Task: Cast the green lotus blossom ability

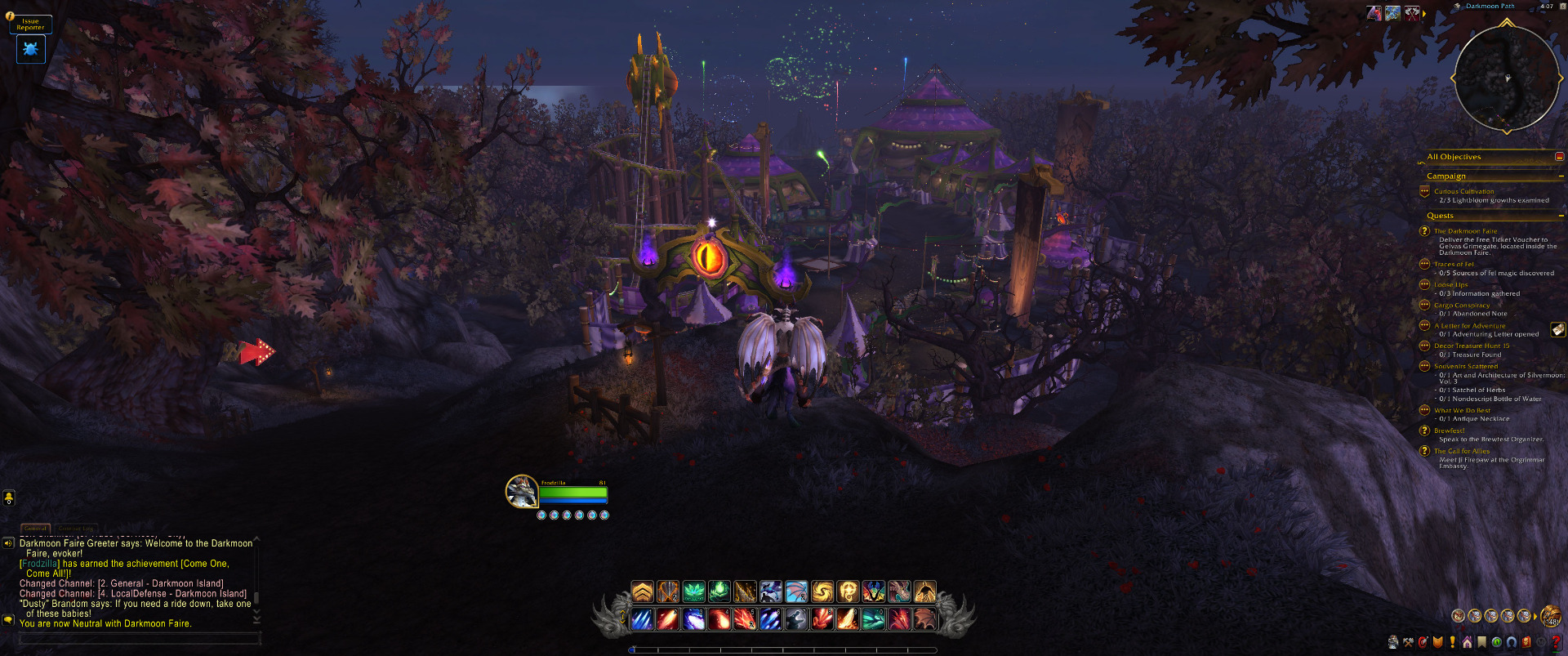Action: click(693, 591)
